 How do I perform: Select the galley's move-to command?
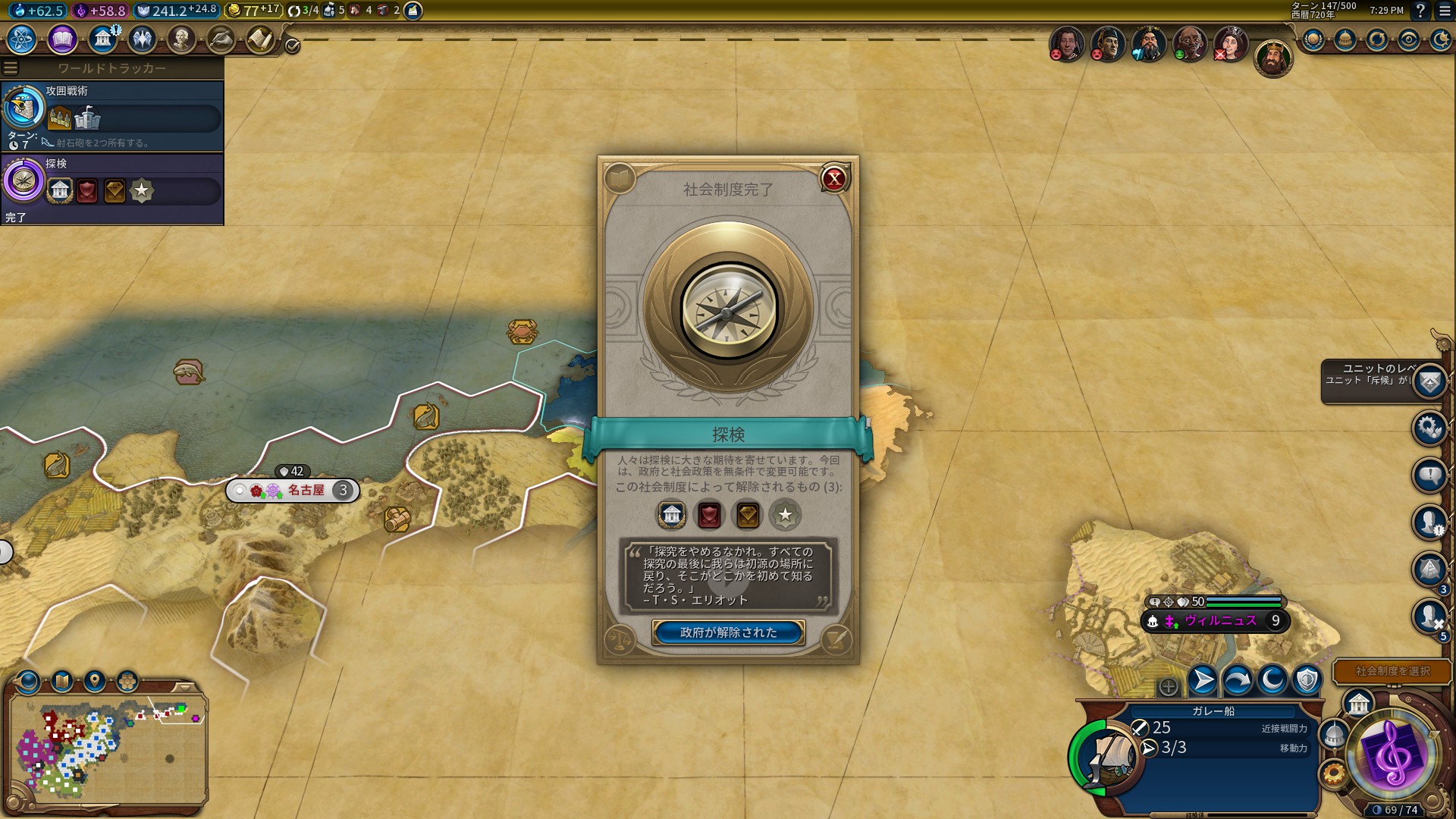coord(1203,680)
